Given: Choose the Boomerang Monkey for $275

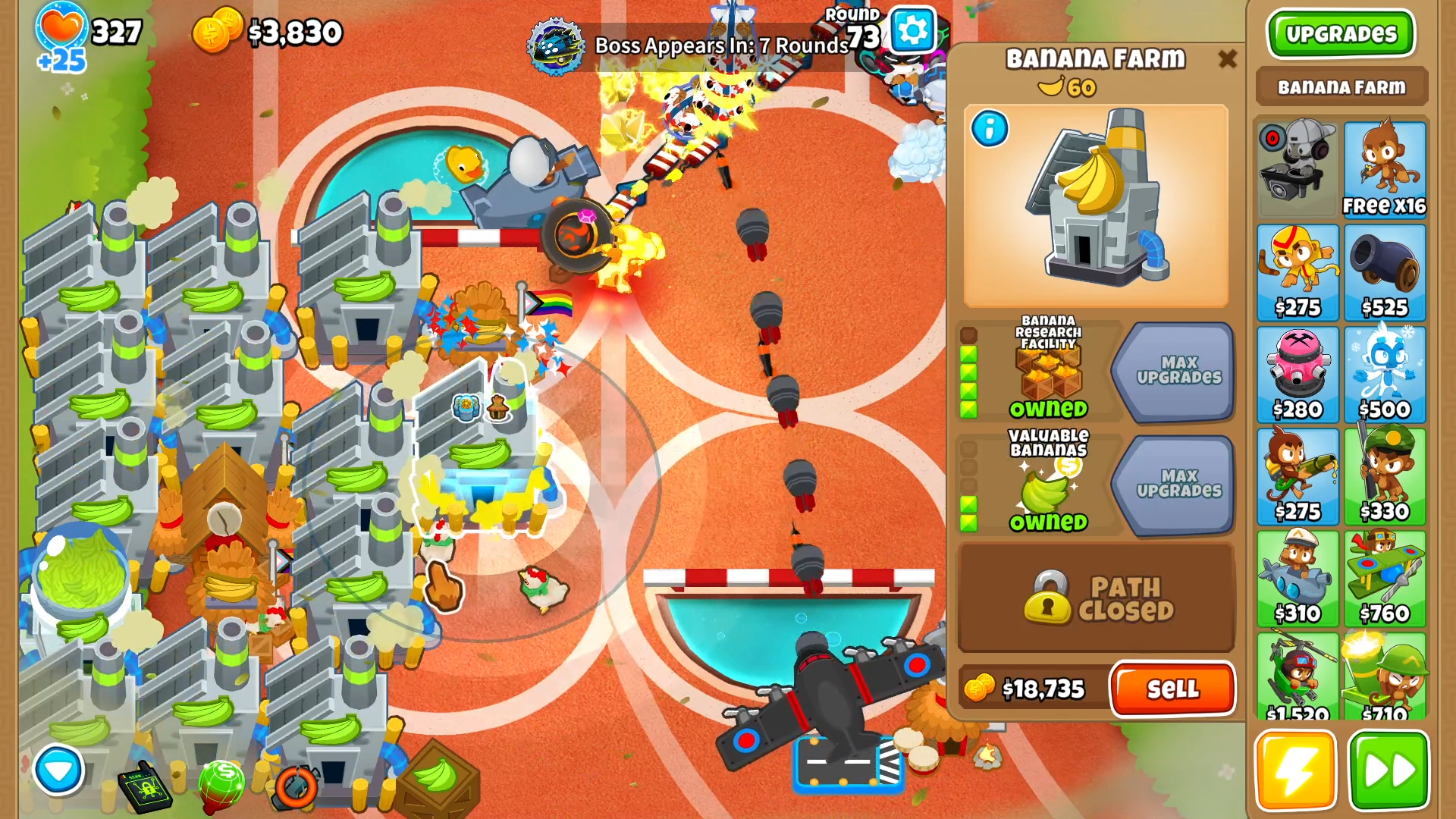Looking at the screenshot, I should pos(1298,271).
